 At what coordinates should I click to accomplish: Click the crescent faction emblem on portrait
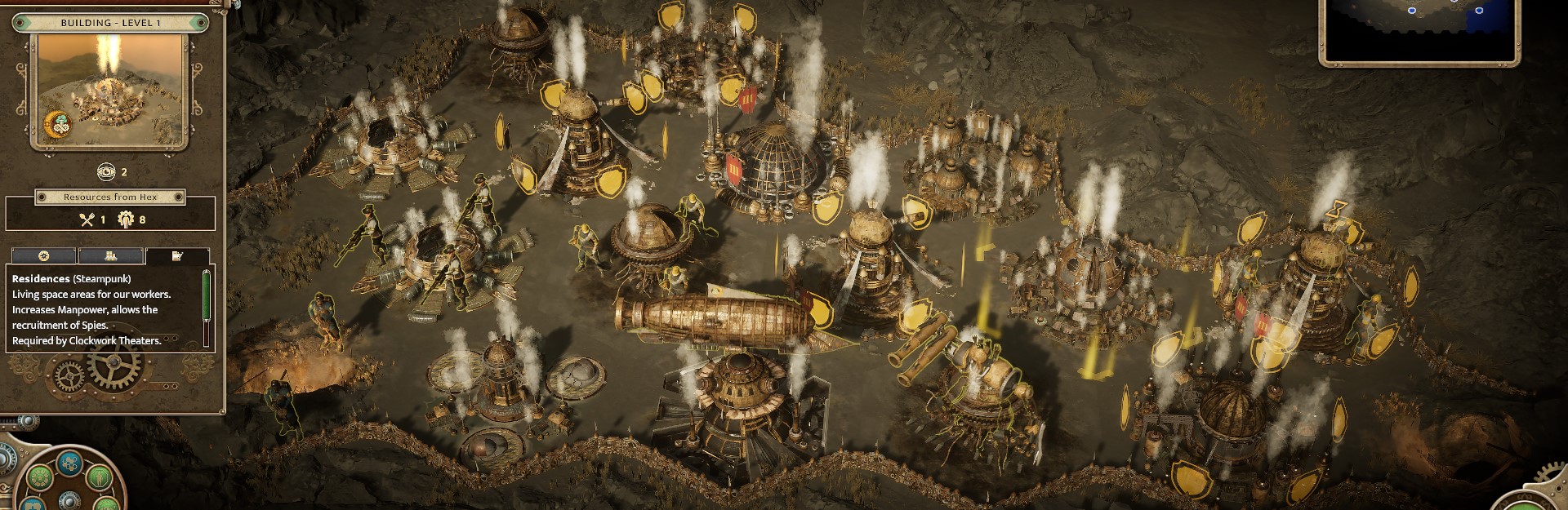coord(58,125)
